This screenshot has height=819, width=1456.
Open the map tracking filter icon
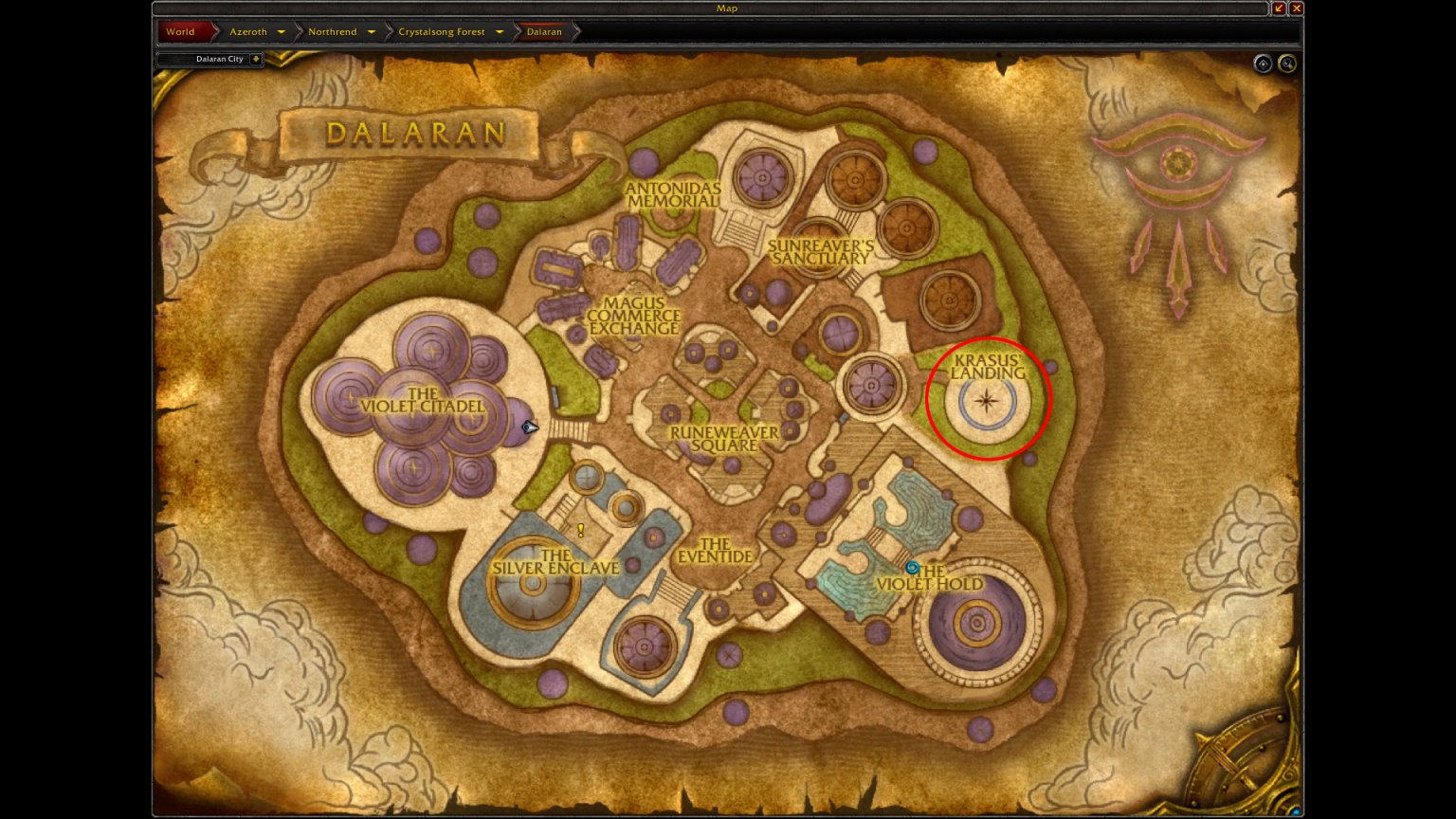coord(1263,64)
